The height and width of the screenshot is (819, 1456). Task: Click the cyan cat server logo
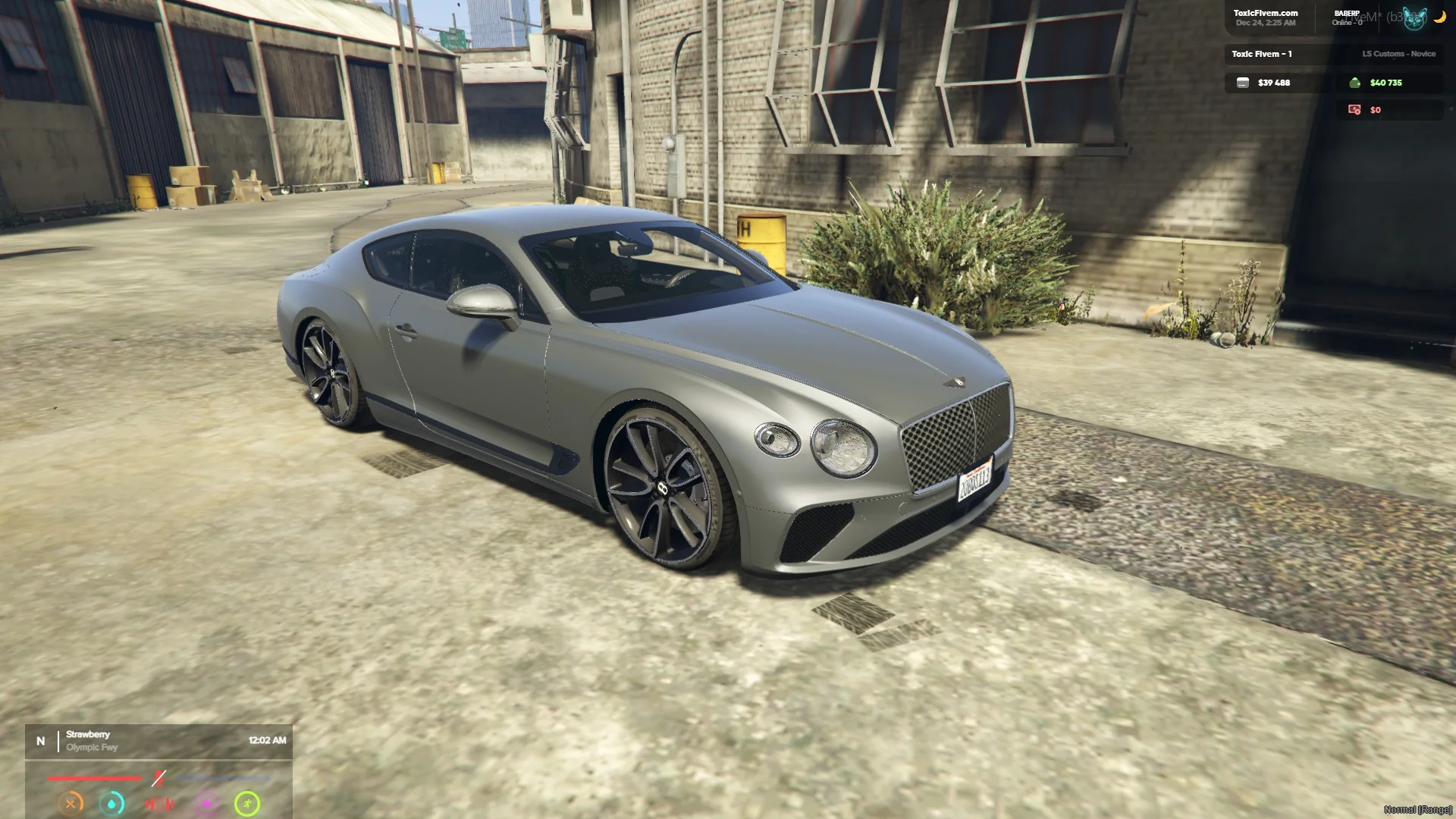pyautogui.click(x=1414, y=18)
